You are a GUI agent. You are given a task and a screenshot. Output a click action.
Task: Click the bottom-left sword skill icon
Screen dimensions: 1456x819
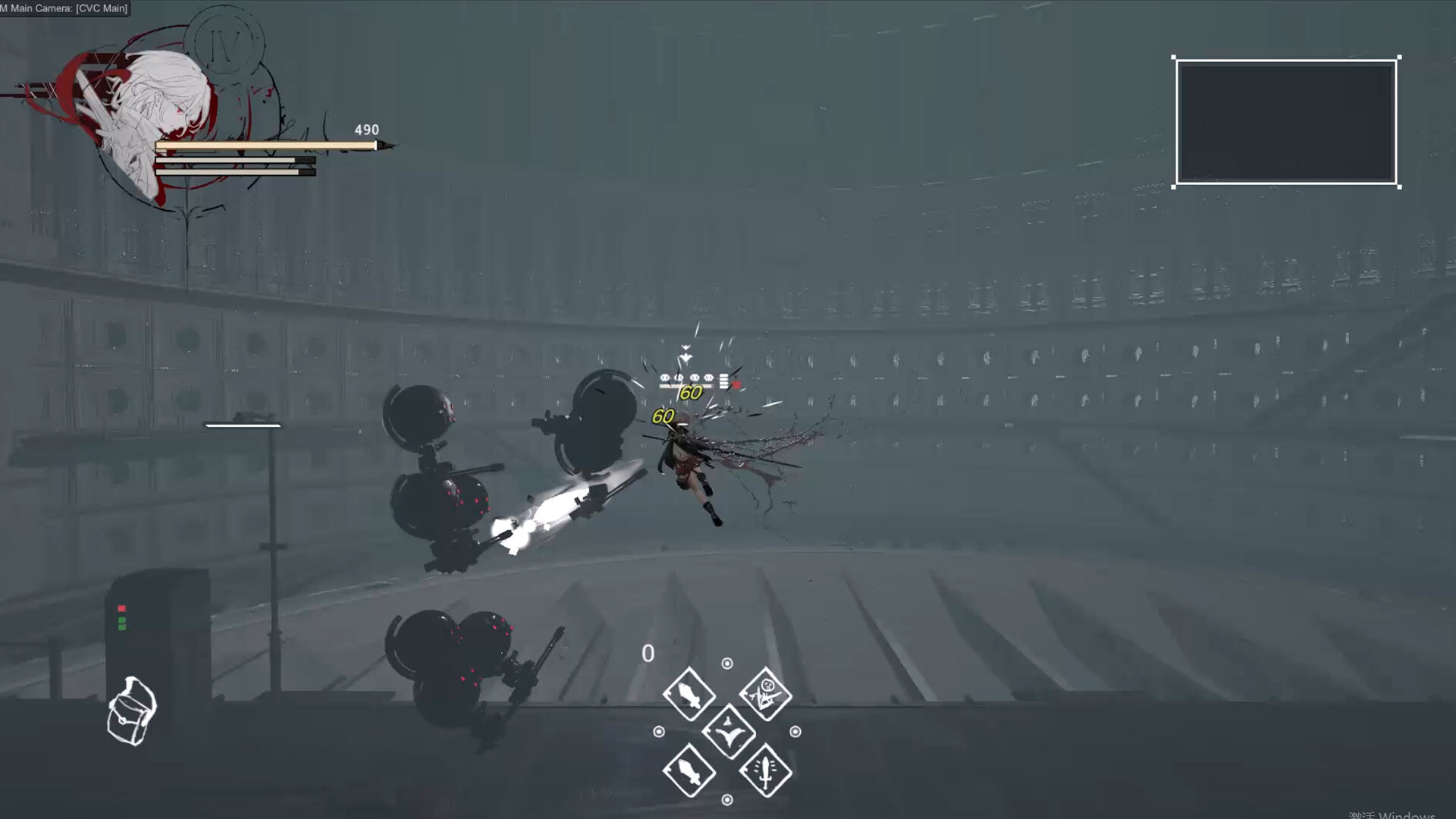pos(688,770)
